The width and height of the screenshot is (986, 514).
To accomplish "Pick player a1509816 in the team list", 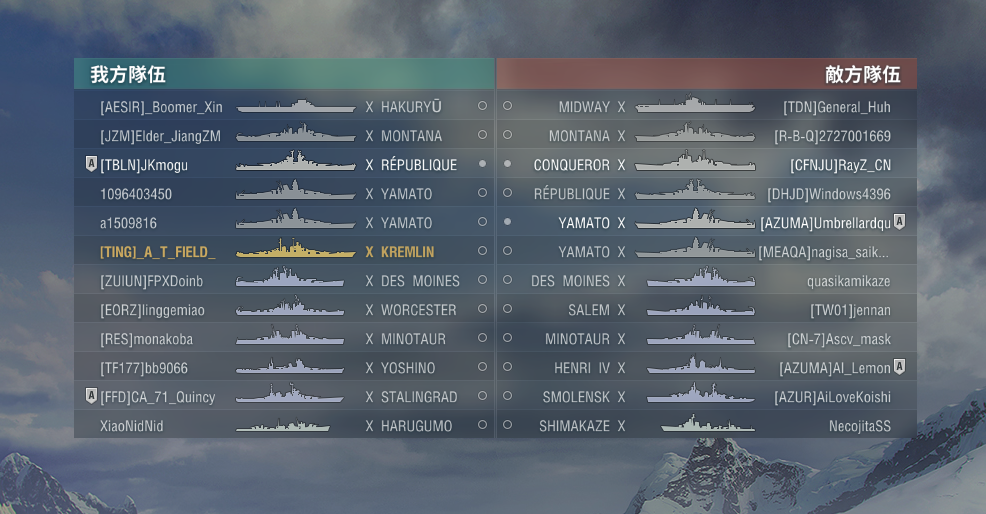I will (x=283, y=223).
